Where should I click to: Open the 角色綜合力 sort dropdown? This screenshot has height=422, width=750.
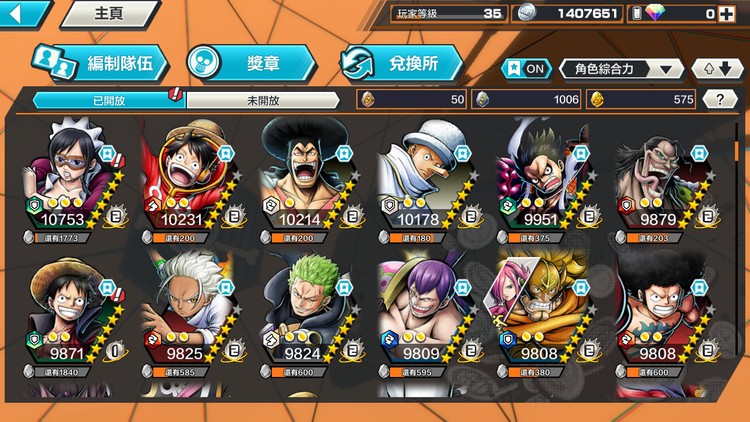point(622,69)
